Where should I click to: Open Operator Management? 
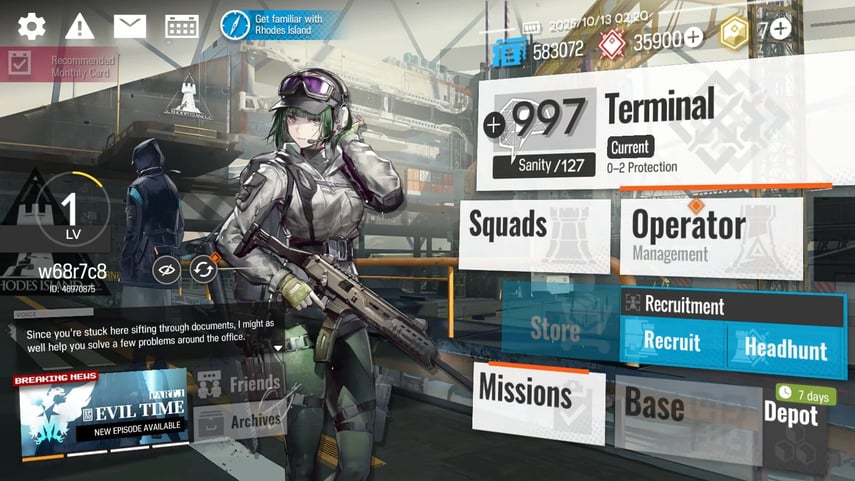tap(710, 235)
